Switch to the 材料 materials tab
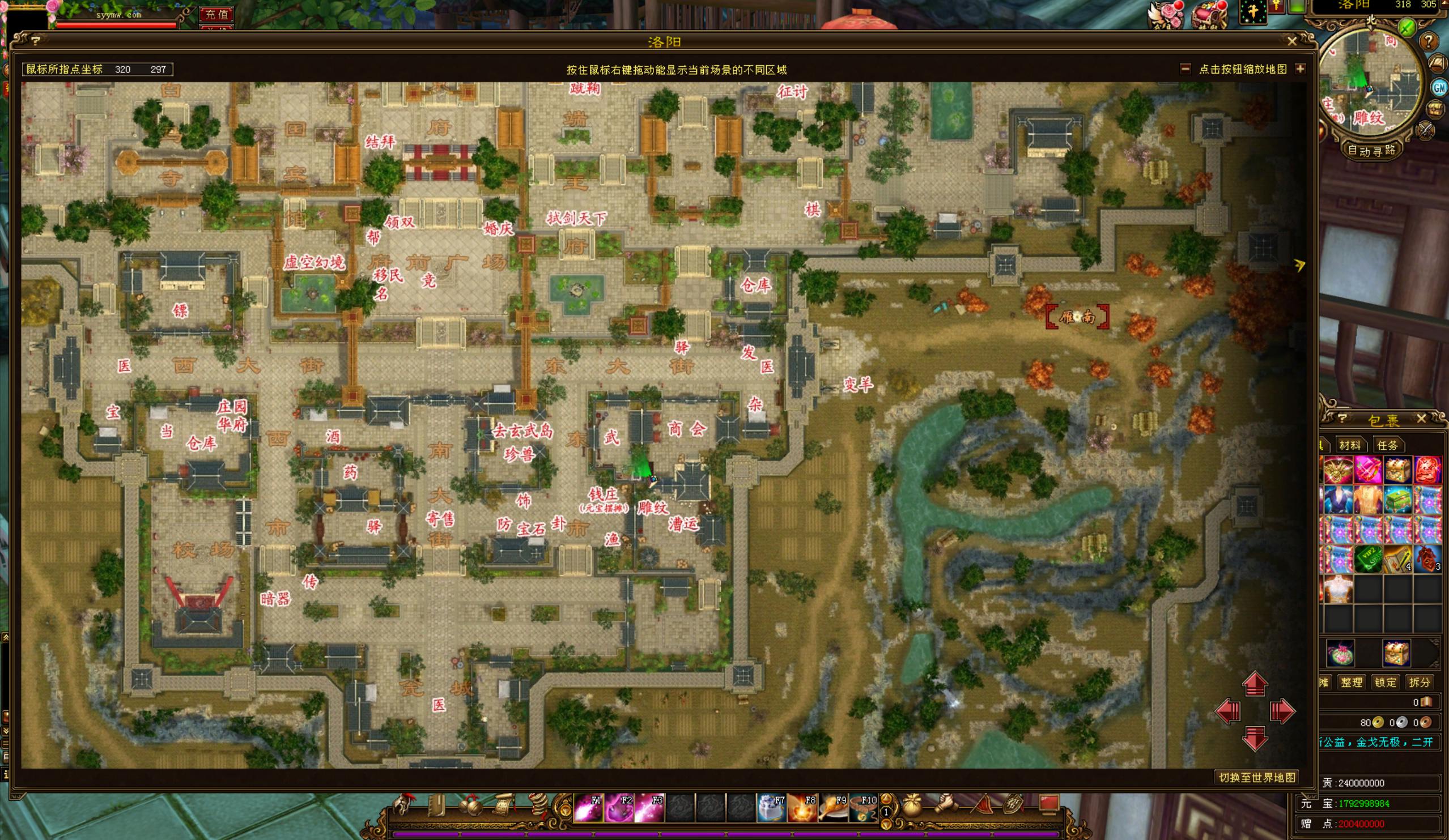Screen dimensions: 1449x840 tap(1349, 445)
